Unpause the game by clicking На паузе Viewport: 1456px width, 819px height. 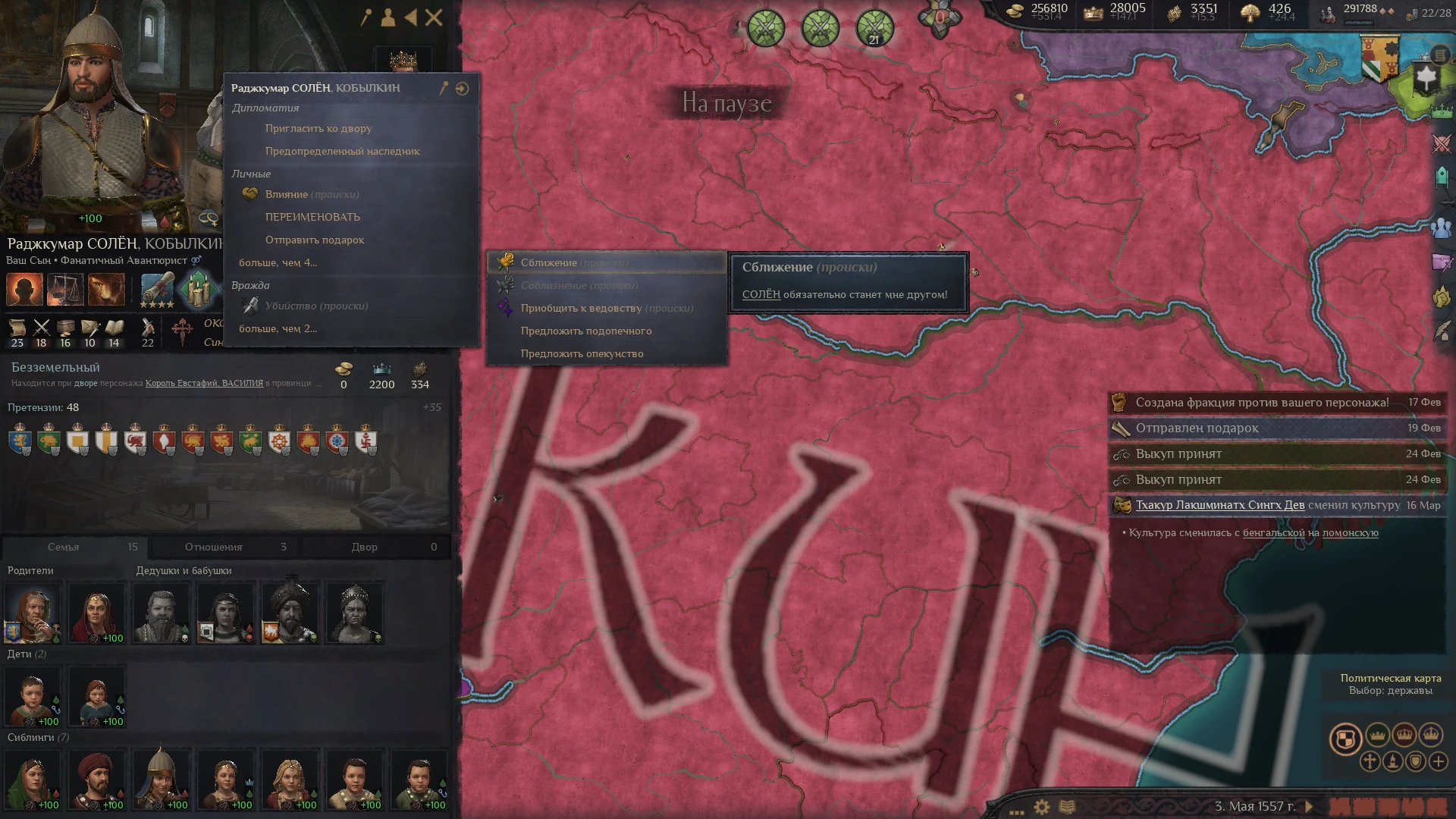[x=726, y=102]
